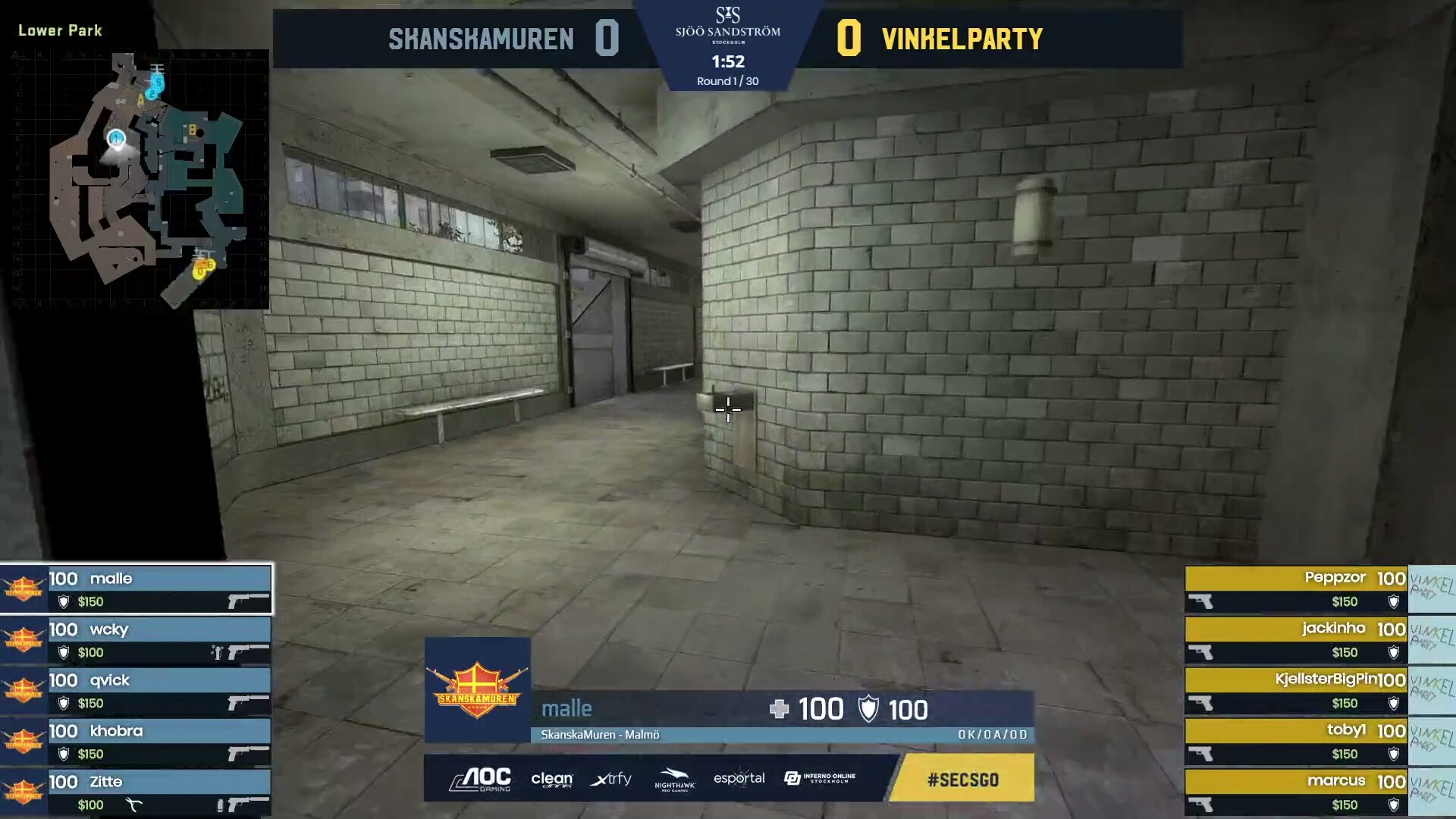
Task: Select player malle in team list
Action: click(x=136, y=589)
